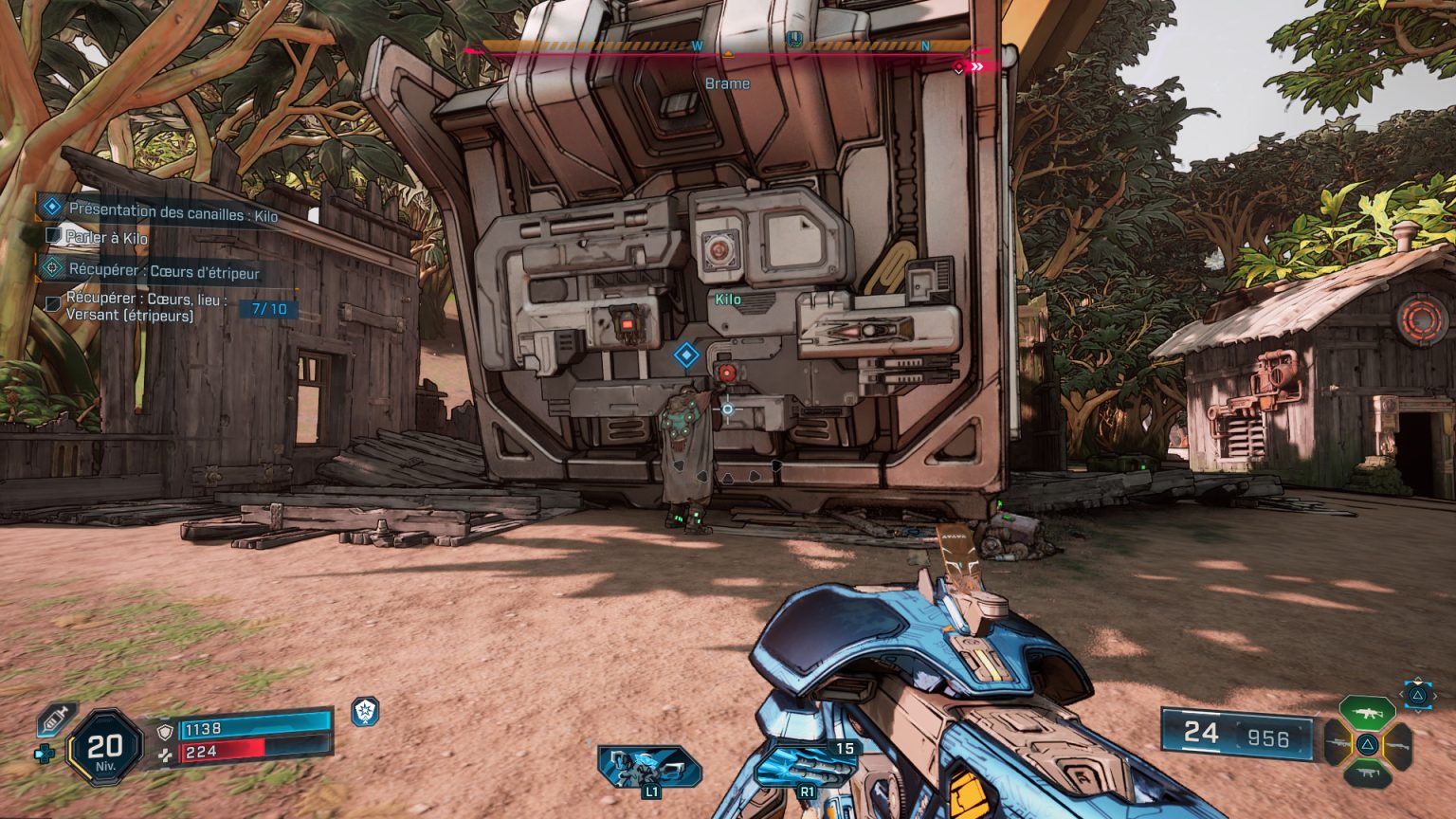This screenshot has height=819, width=1456.
Task: Click the badge icon right of the health bars
Action: coord(365,714)
